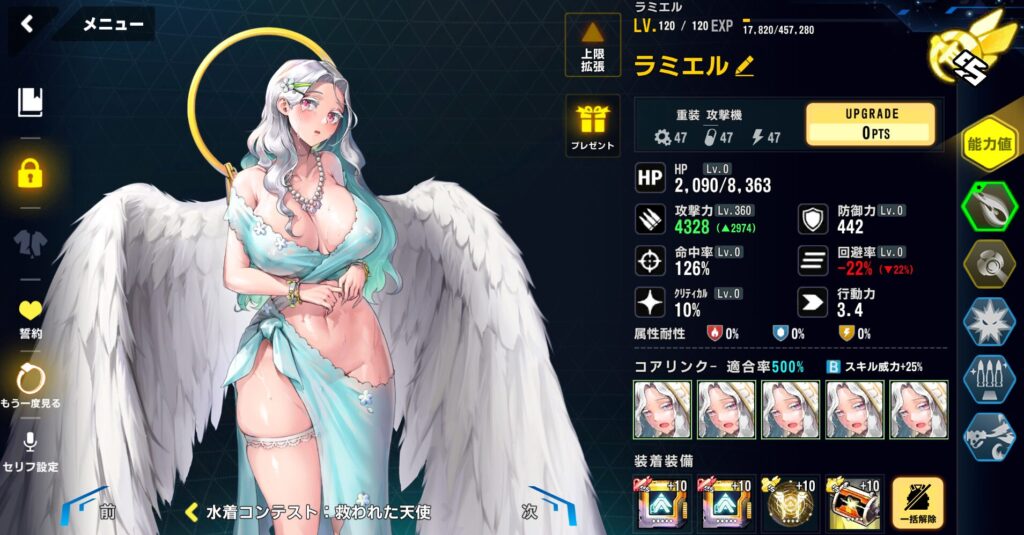The image size is (1024, 535).
Task: Open the 誓約 heart option
Action: [30, 318]
